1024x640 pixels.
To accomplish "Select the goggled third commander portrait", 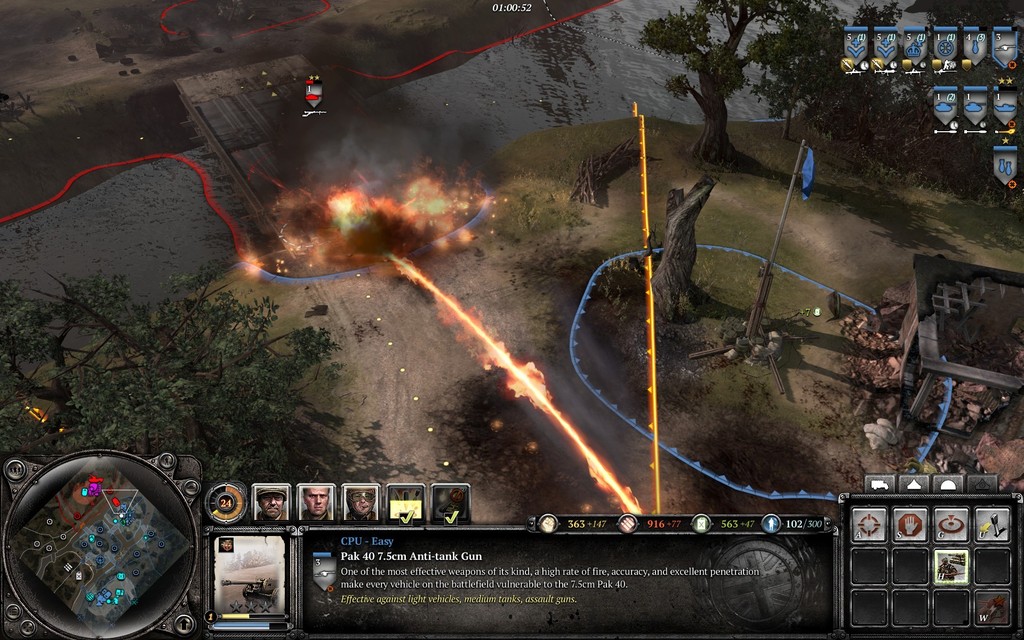I will pyautogui.click(x=361, y=502).
